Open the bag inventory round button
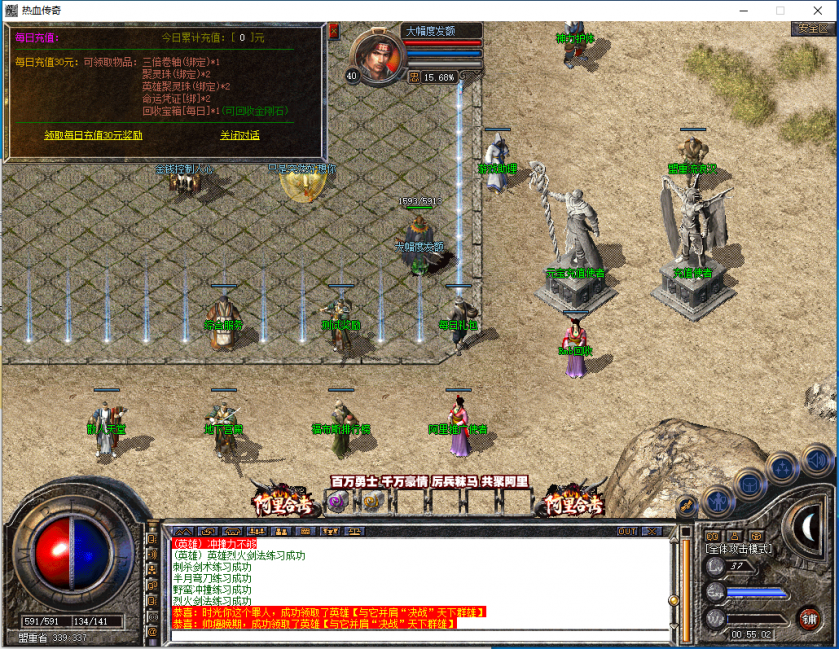Image resolution: width=840 pixels, height=649 pixels. tap(748, 485)
